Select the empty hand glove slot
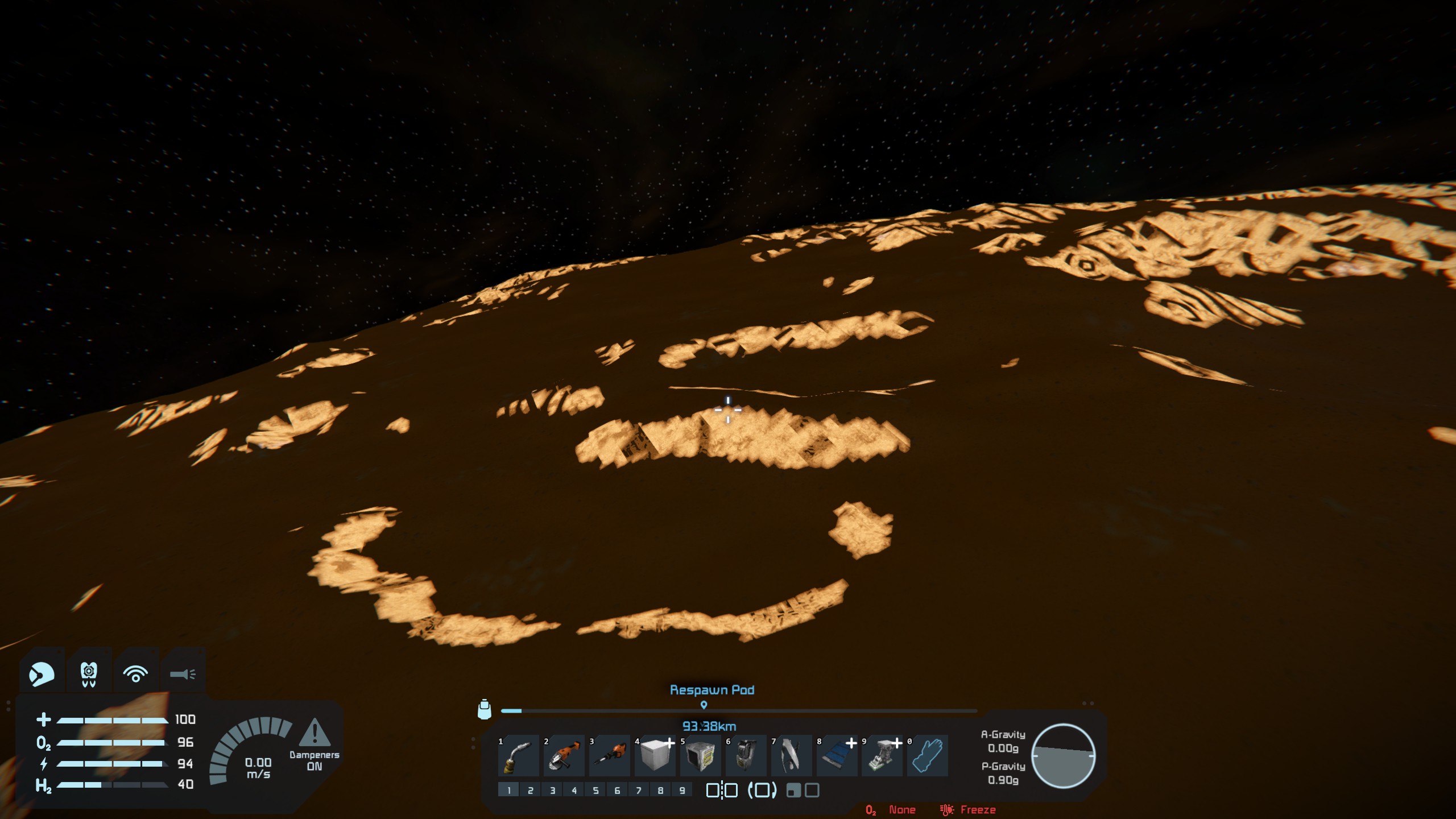 point(928,756)
